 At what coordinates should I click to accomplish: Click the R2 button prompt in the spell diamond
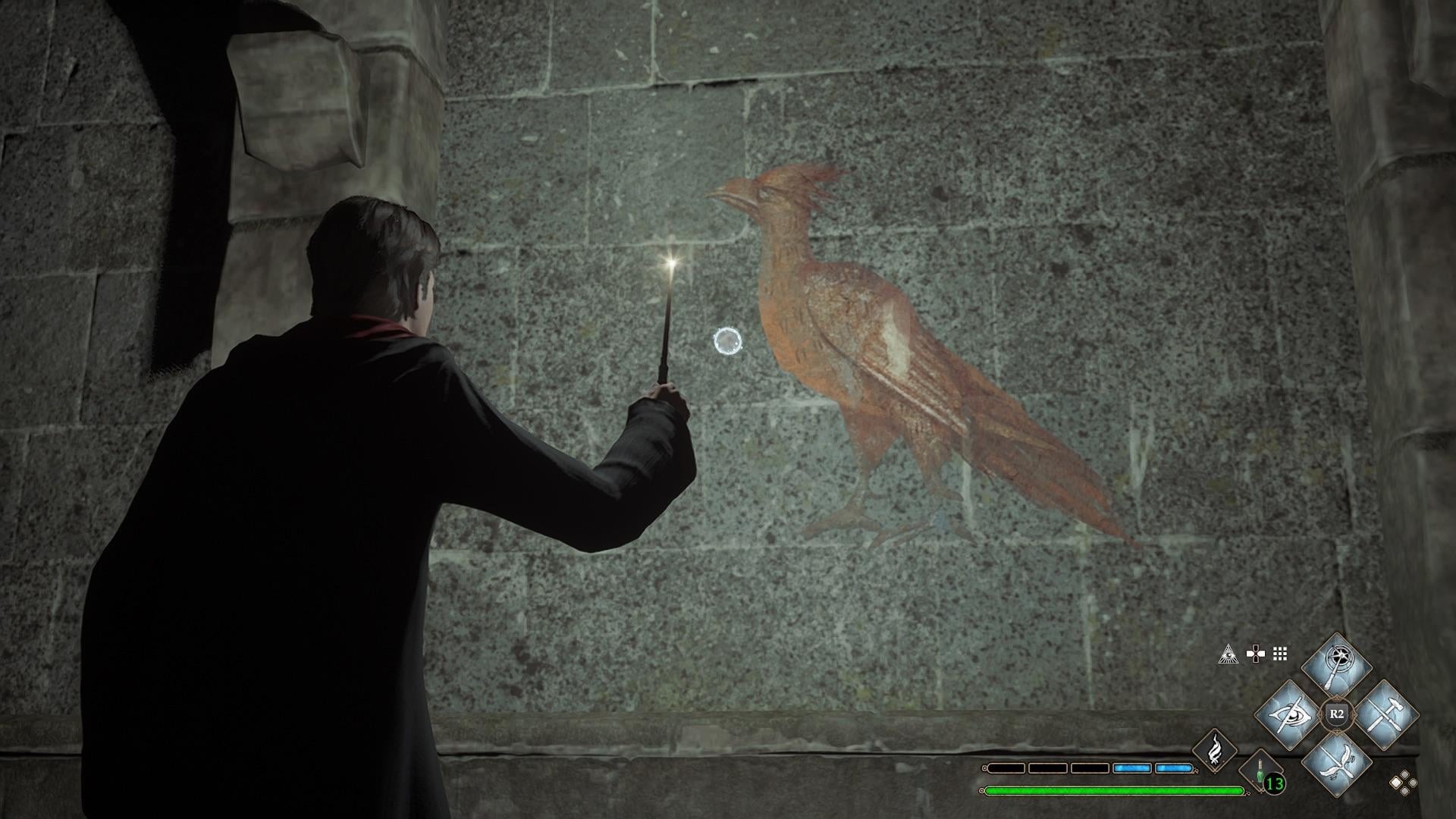click(x=1337, y=713)
